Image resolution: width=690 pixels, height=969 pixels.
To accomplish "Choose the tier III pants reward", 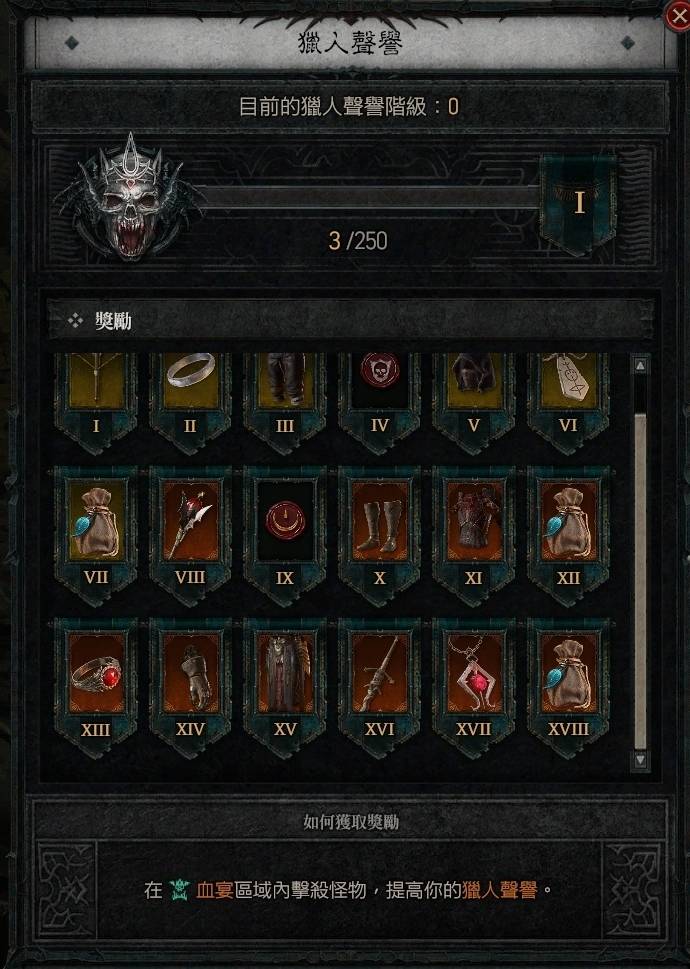I will (x=285, y=385).
